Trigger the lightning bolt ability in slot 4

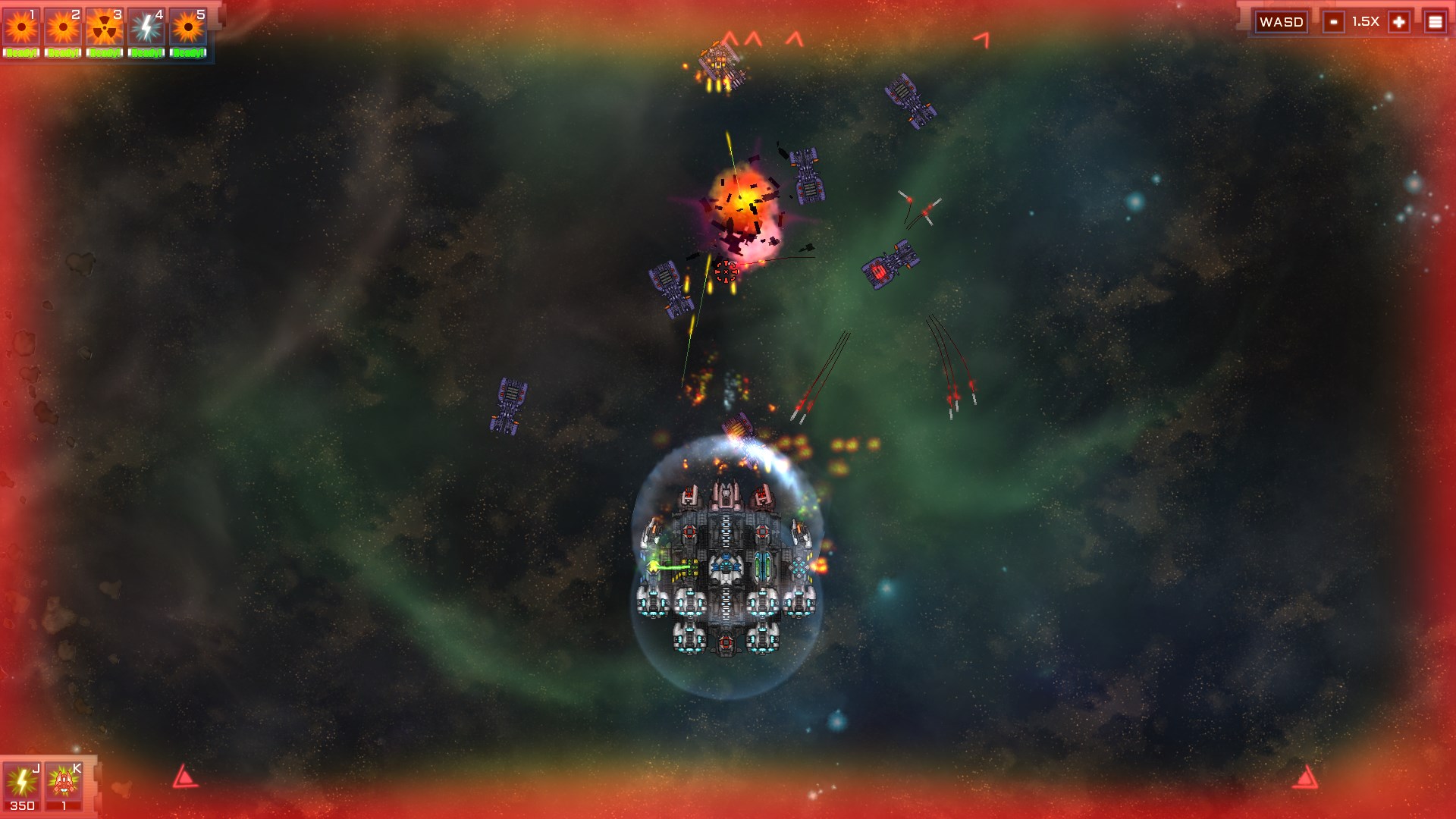pyautogui.click(x=146, y=25)
